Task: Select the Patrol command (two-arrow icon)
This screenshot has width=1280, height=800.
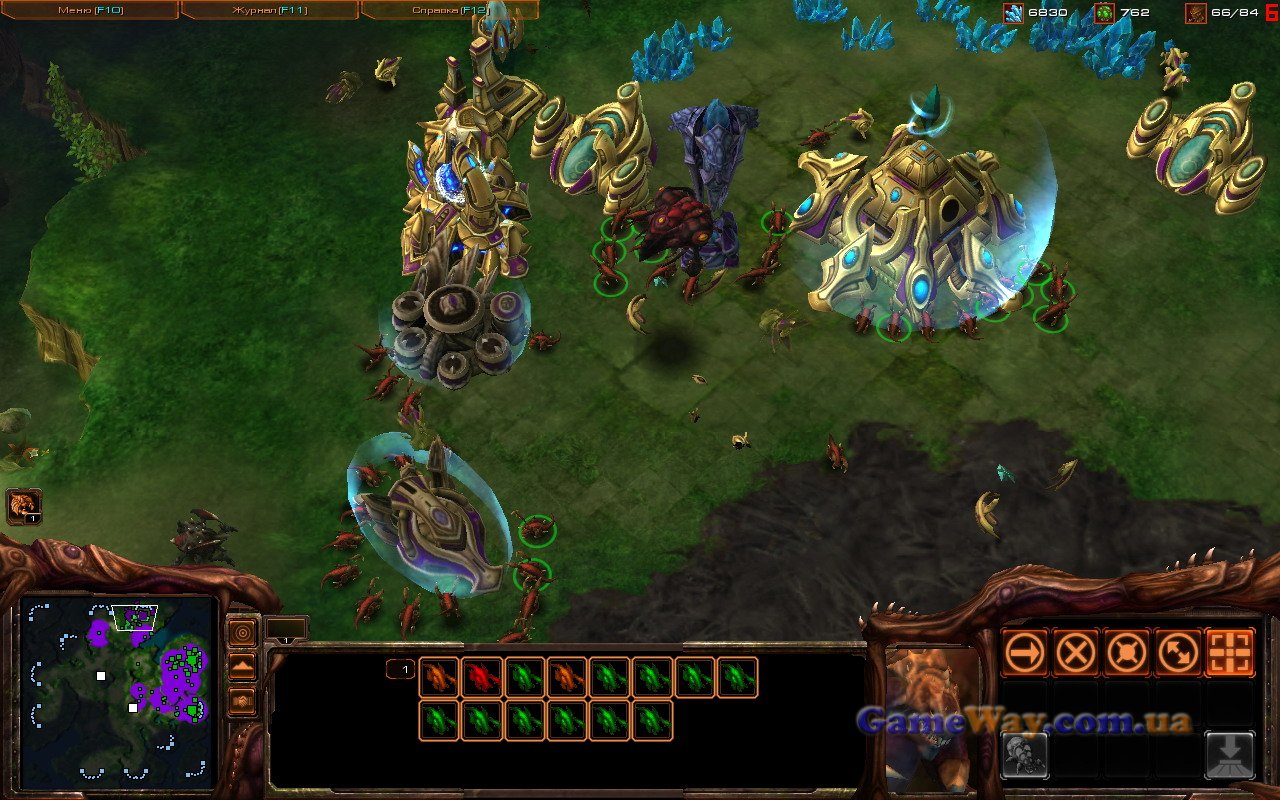Action: (1178, 653)
